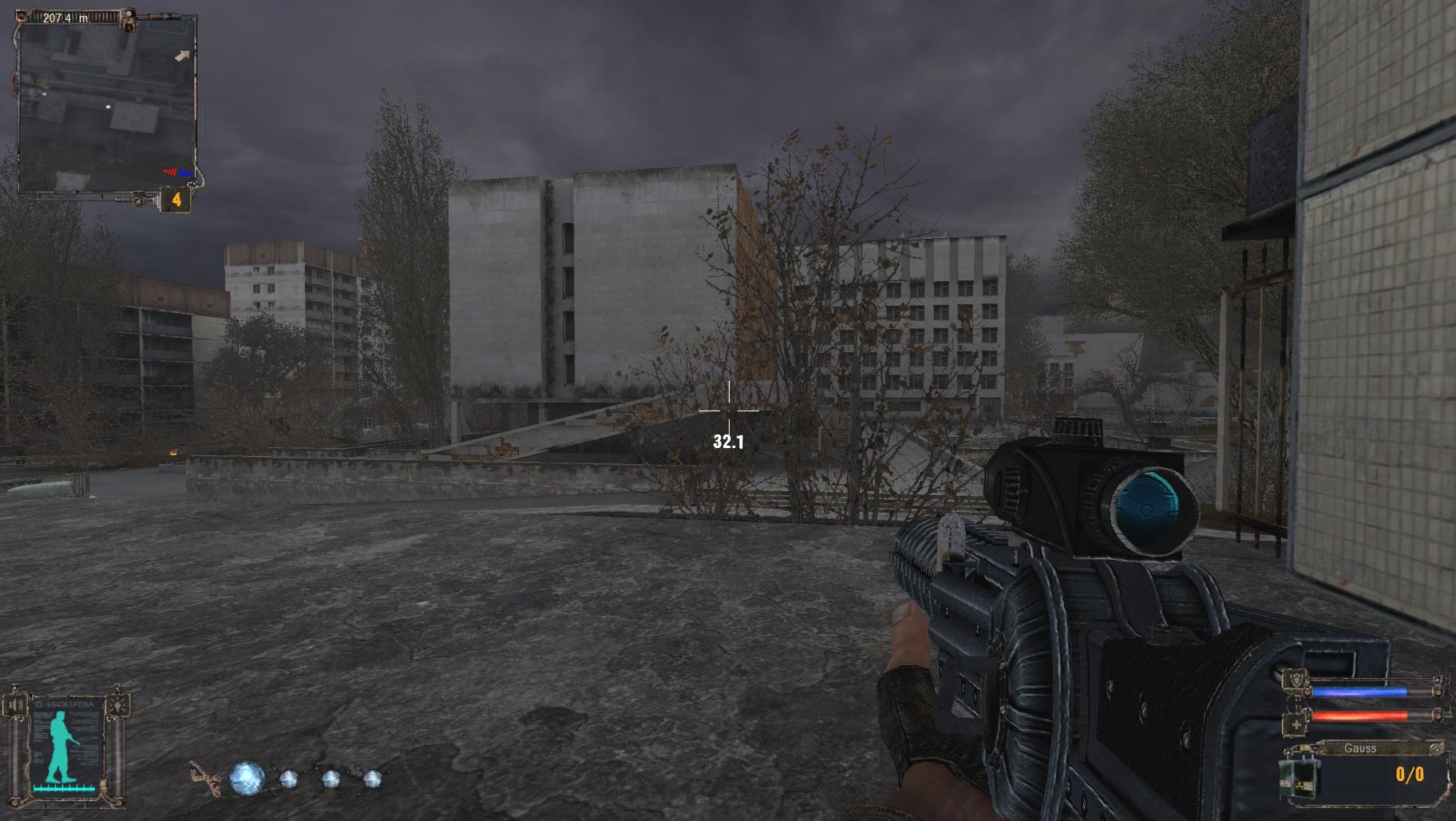Select the speaker noise indicator icon
Screen dimensions: 1456x821
coord(14,705)
